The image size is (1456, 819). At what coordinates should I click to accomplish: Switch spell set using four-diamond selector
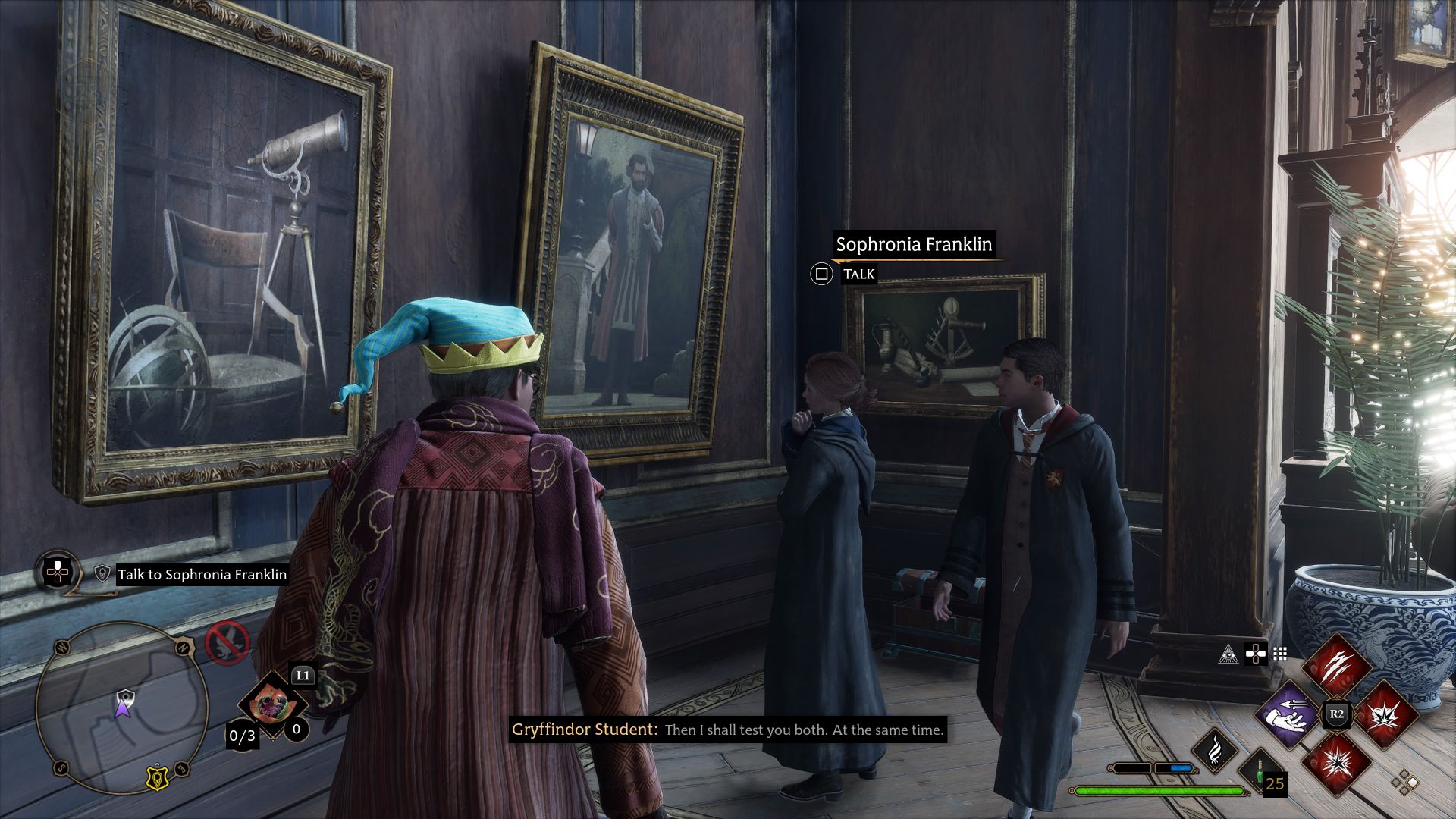(x=1404, y=781)
